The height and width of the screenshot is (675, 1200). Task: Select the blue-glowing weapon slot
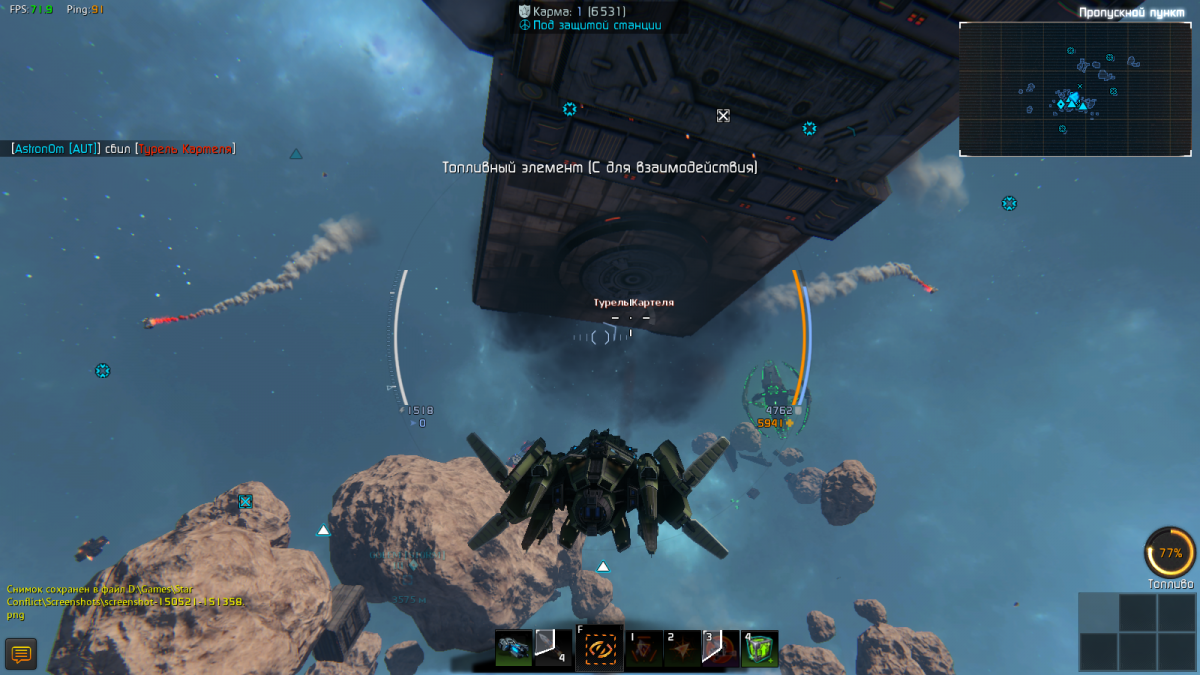514,648
